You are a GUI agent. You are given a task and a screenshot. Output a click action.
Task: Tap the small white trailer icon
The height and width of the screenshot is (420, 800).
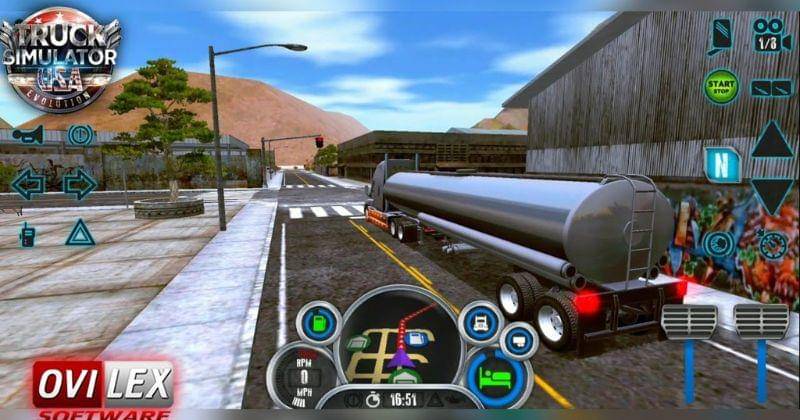coord(518,340)
